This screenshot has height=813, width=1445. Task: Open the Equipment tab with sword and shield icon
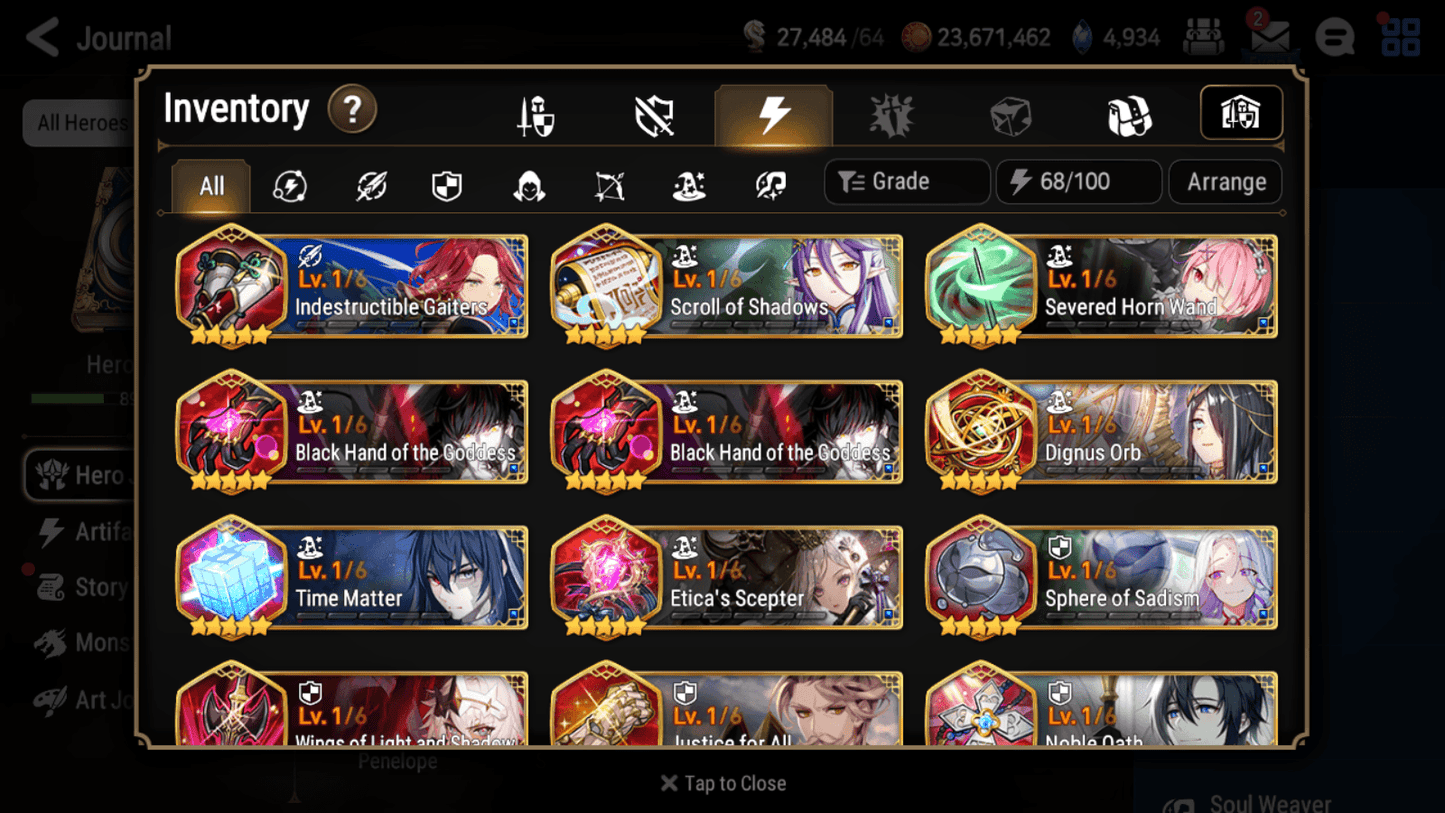536,114
